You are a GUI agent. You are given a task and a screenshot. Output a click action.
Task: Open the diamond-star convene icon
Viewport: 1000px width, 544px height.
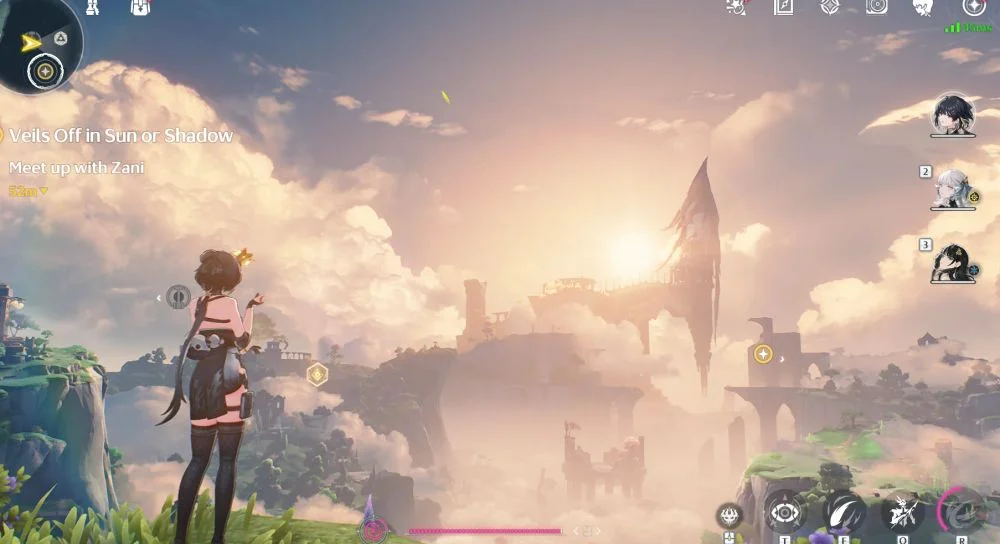[x=829, y=7]
